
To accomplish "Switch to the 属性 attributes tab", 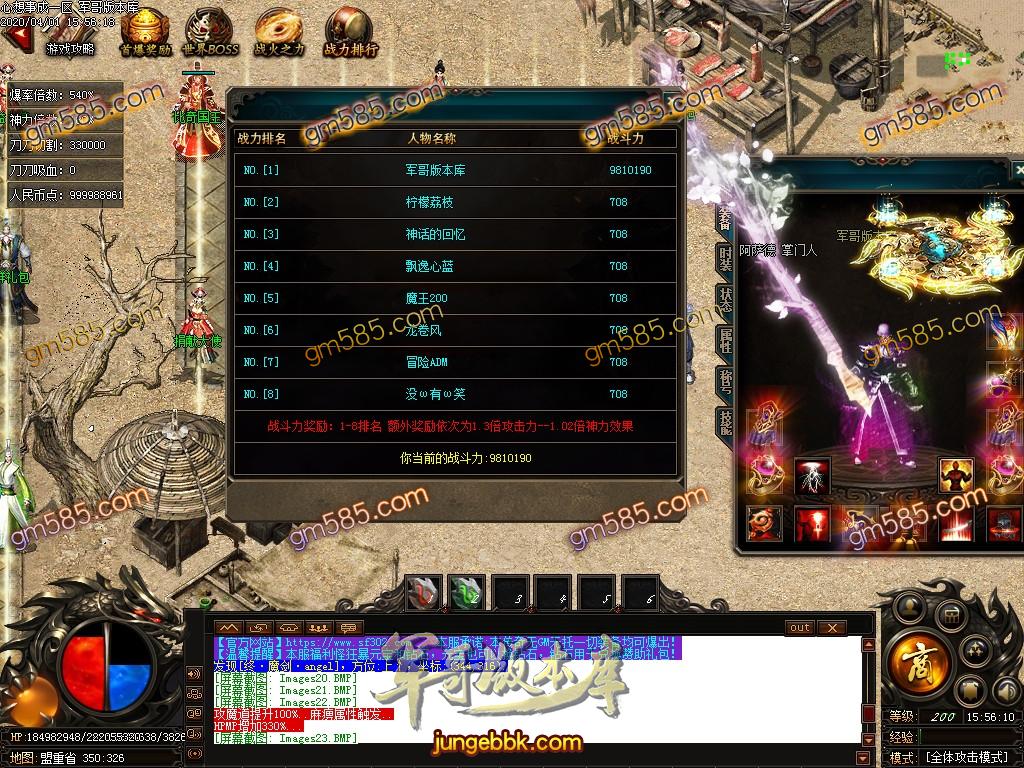I will pos(726,341).
